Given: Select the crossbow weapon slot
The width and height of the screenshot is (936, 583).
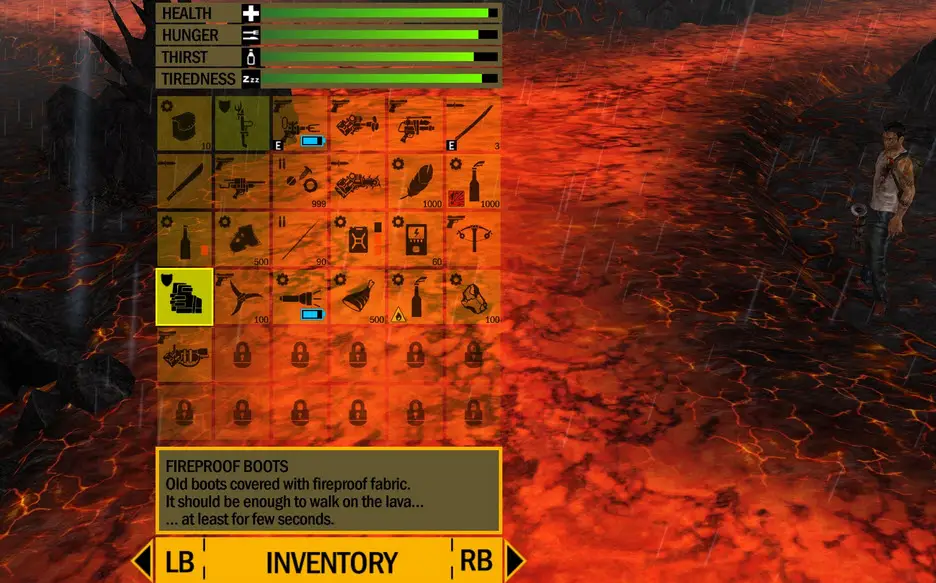Looking at the screenshot, I should [x=472, y=239].
